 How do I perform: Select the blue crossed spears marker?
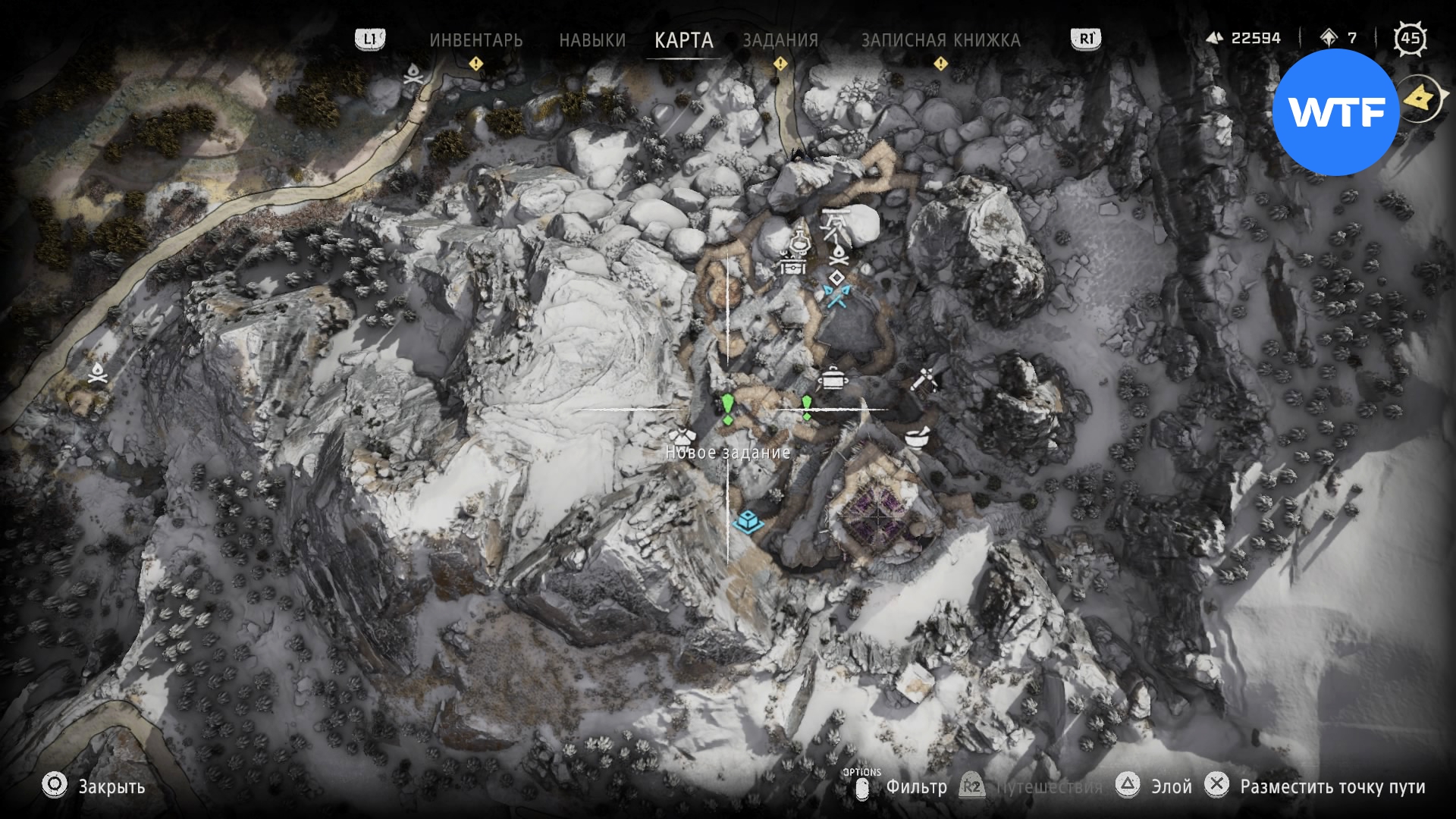pyautogui.click(x=836, y=296)
